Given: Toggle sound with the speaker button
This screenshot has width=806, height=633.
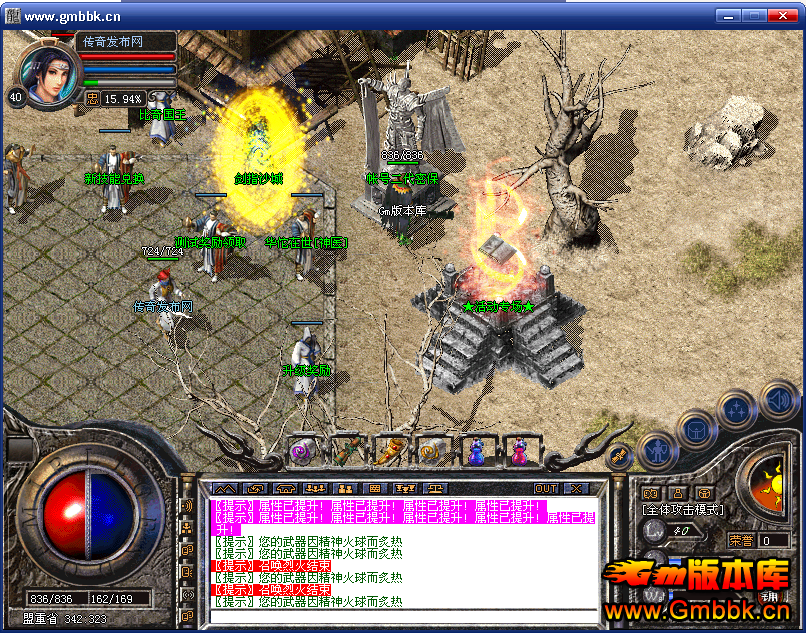Looking at the screenshot, I should 778,400.
